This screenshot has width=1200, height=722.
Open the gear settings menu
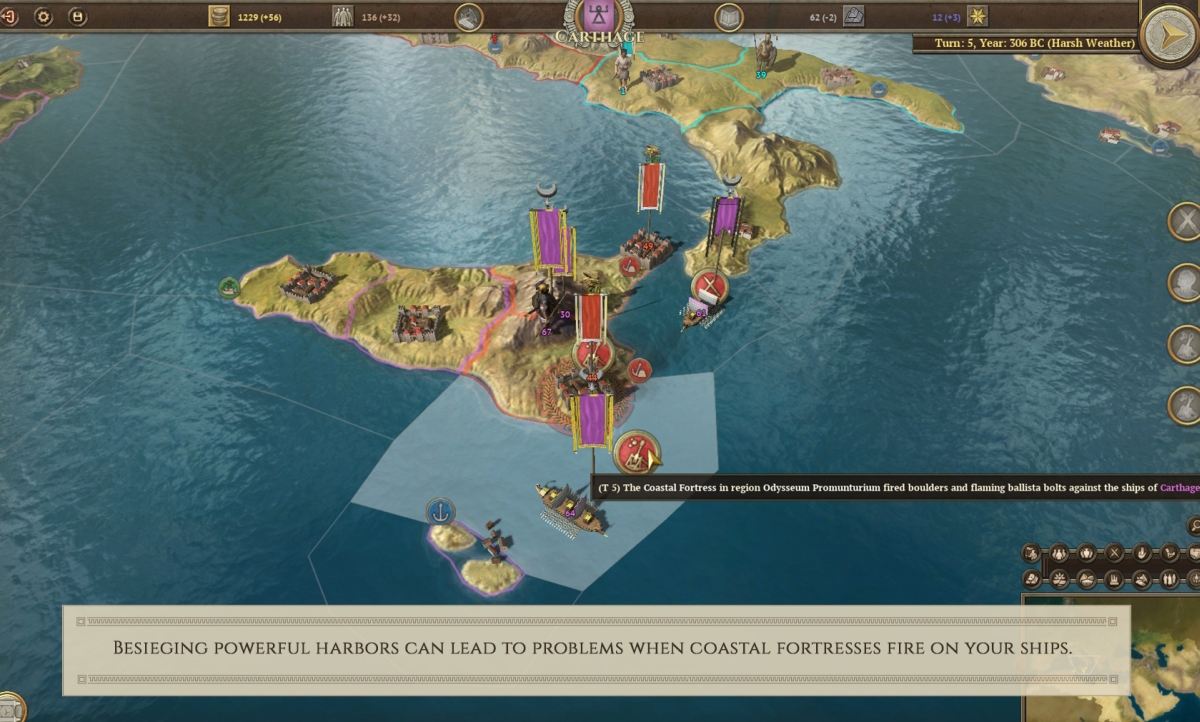pyautogui.click(x=43, y=17)
